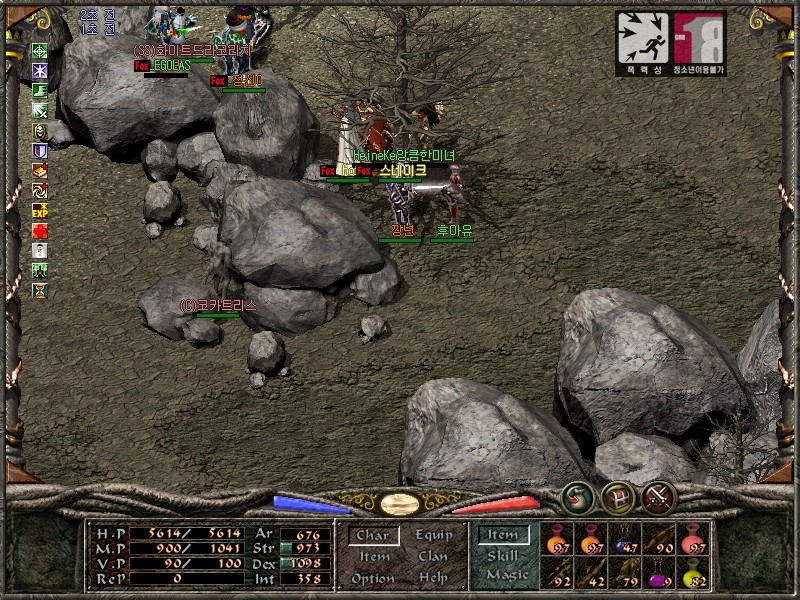Click the round green snake button
Viewport: 800px width, 600px height.
tap(578, 497)
